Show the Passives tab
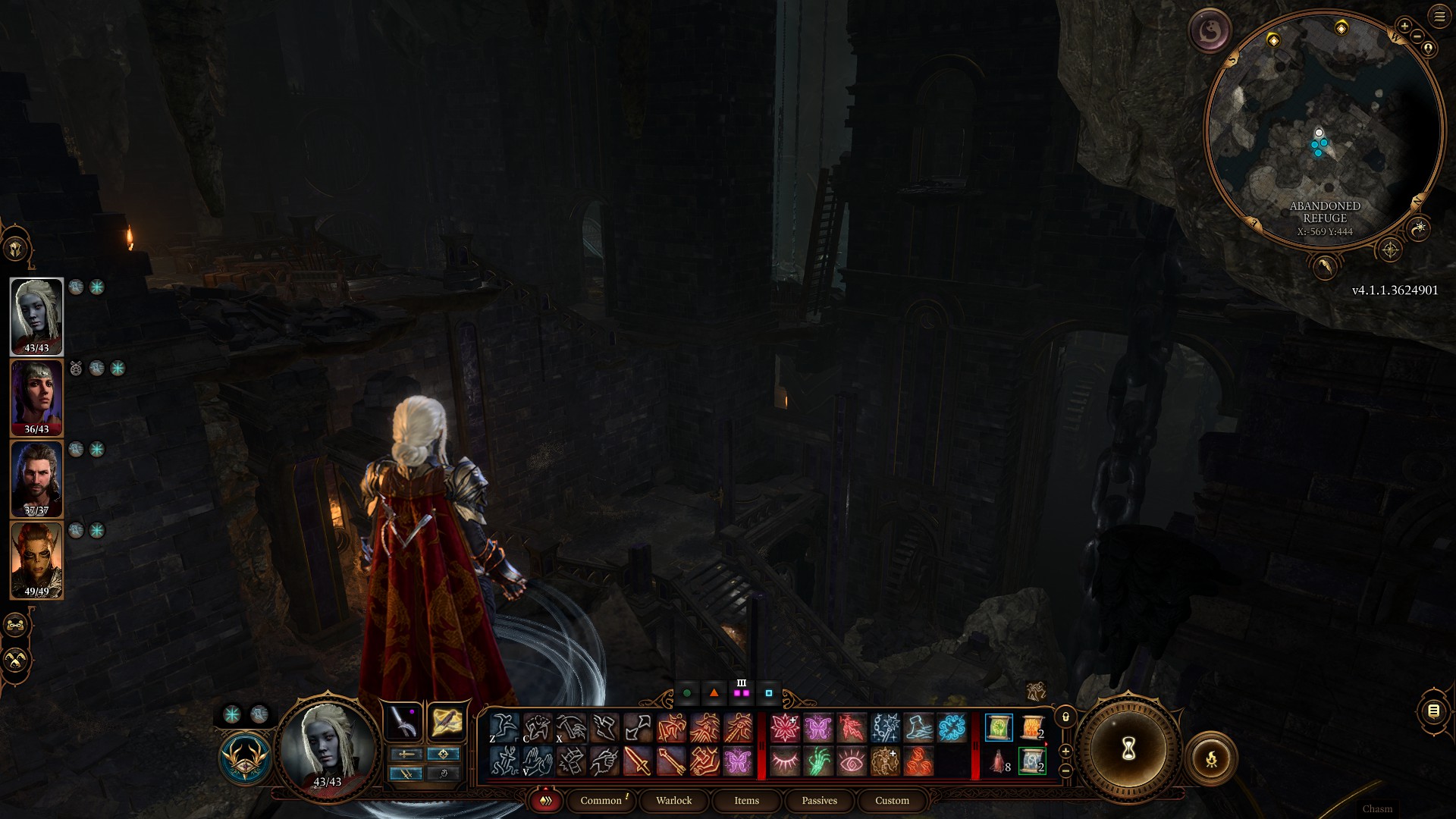Screen dimensions: 1456x819 (819, 801)
